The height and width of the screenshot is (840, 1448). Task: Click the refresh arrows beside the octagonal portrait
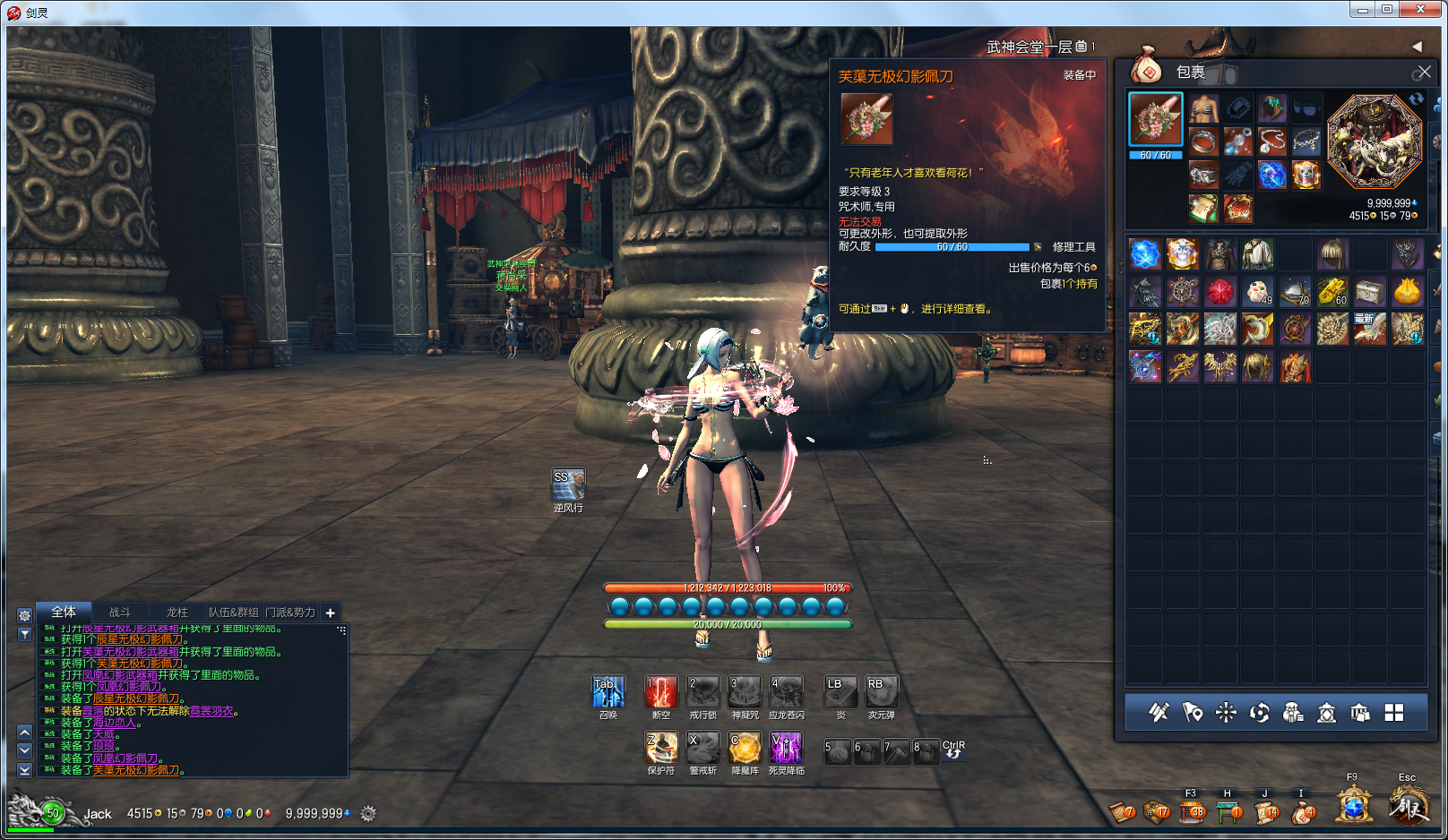(1416, 99)
